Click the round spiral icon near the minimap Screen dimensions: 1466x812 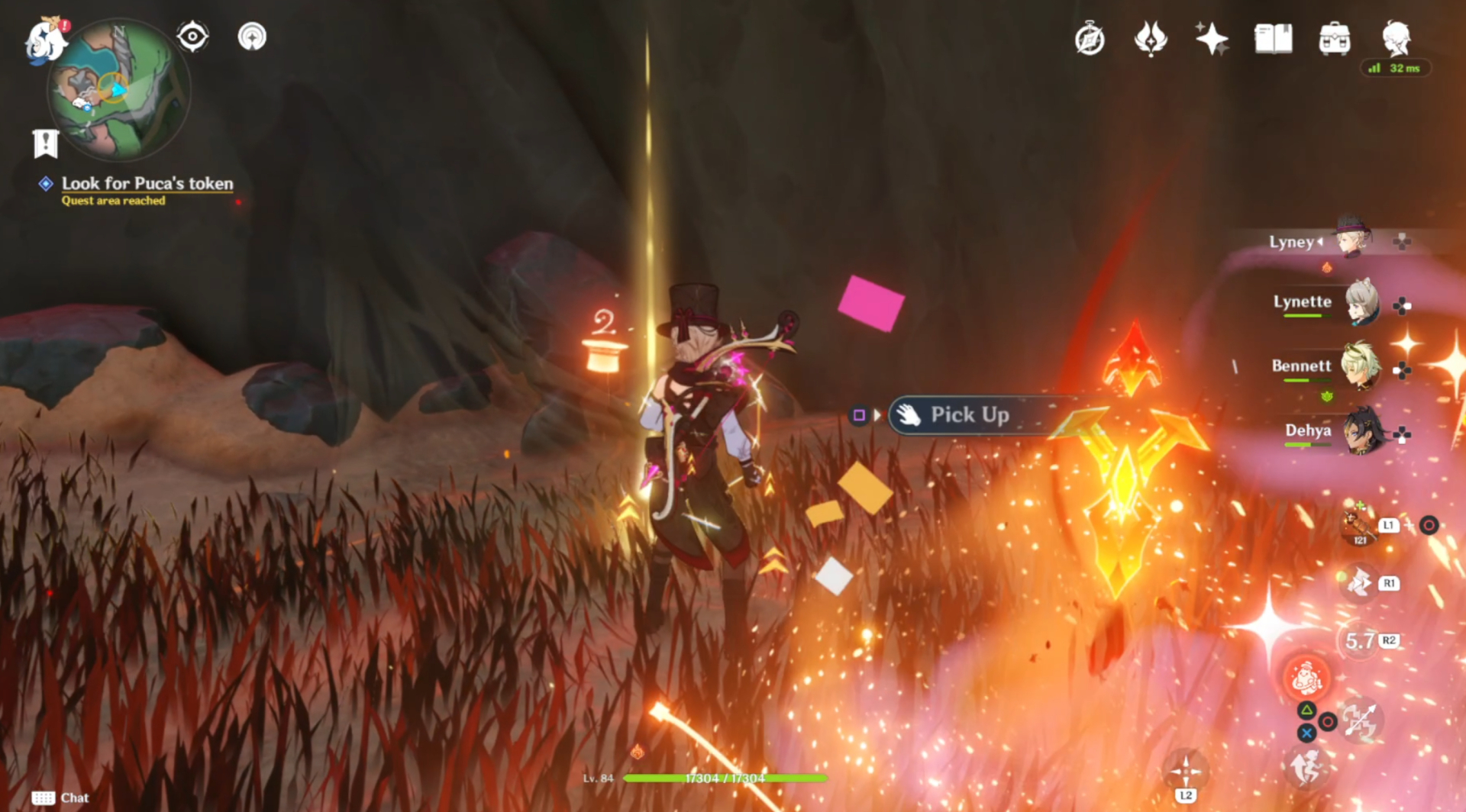click(x=252, y=36)
